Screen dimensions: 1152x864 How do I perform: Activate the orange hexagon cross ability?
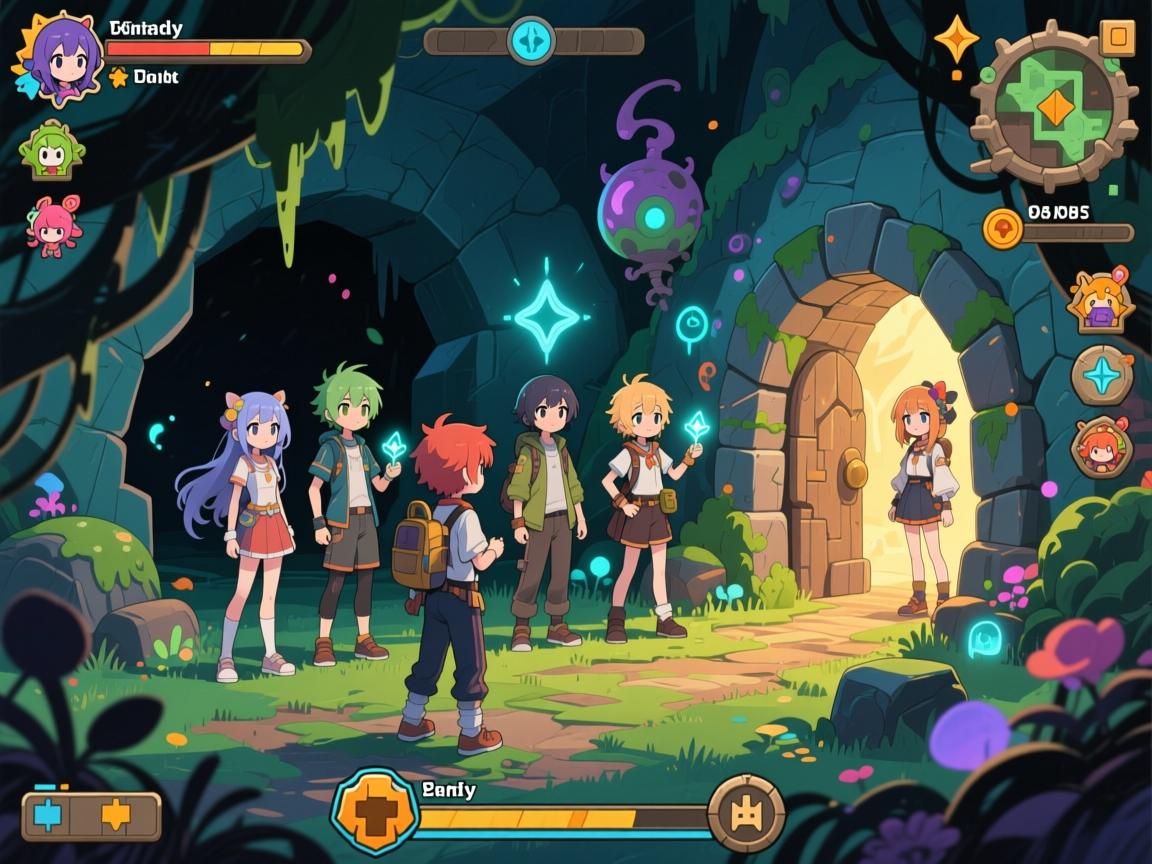click(x=374, y=813)
